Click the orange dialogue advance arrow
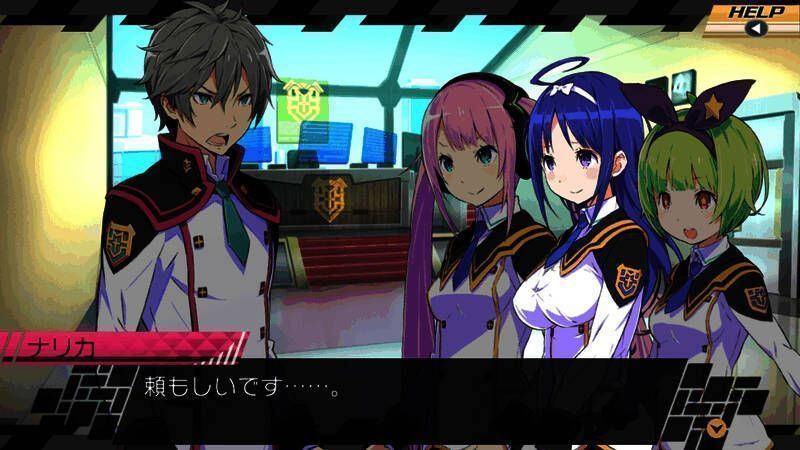 point(715,428)
